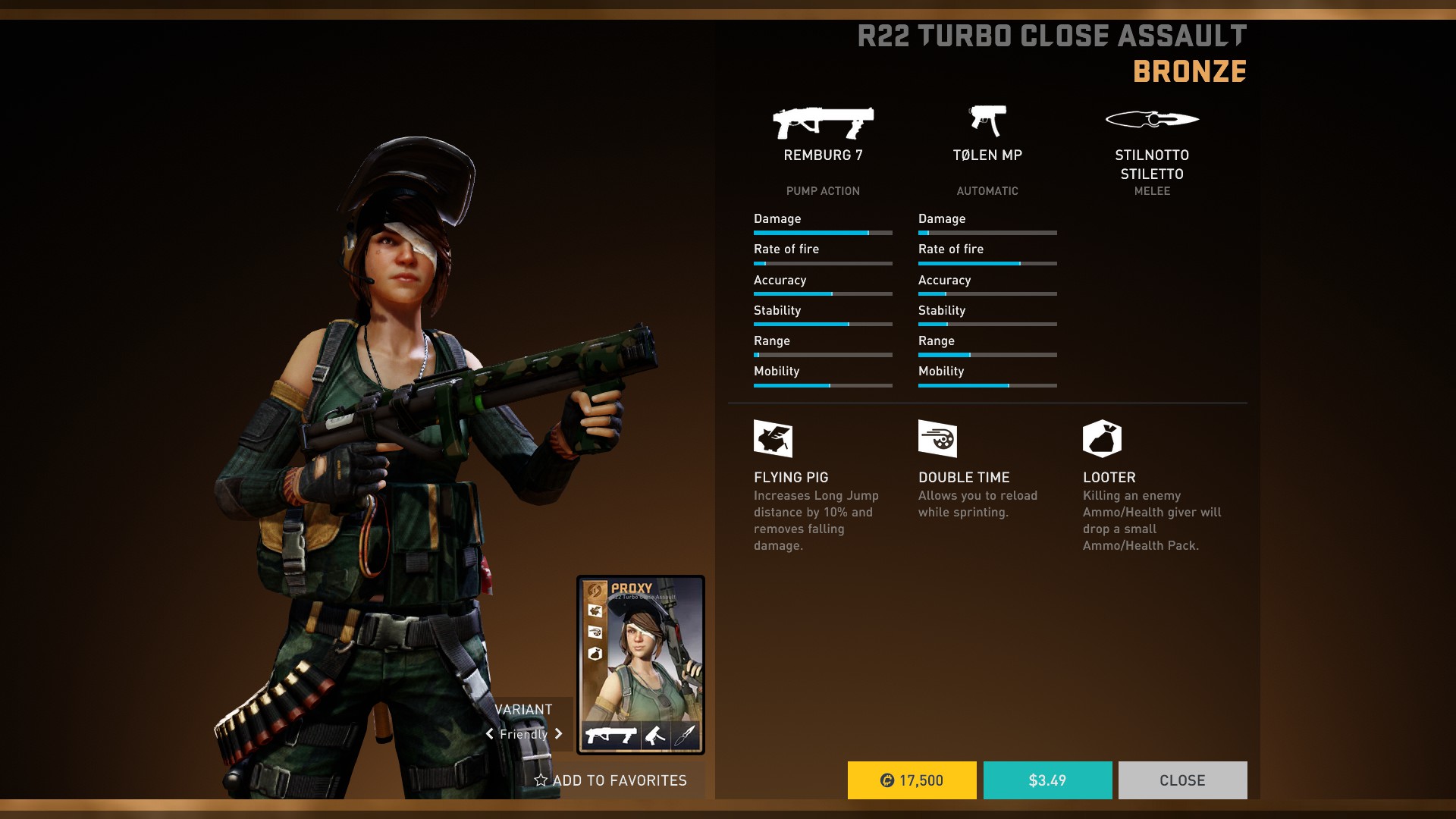Inspect the Flying Pig perk icon
The height and width of the screenshot is (819, 1456).
click(x=773, y=438)
